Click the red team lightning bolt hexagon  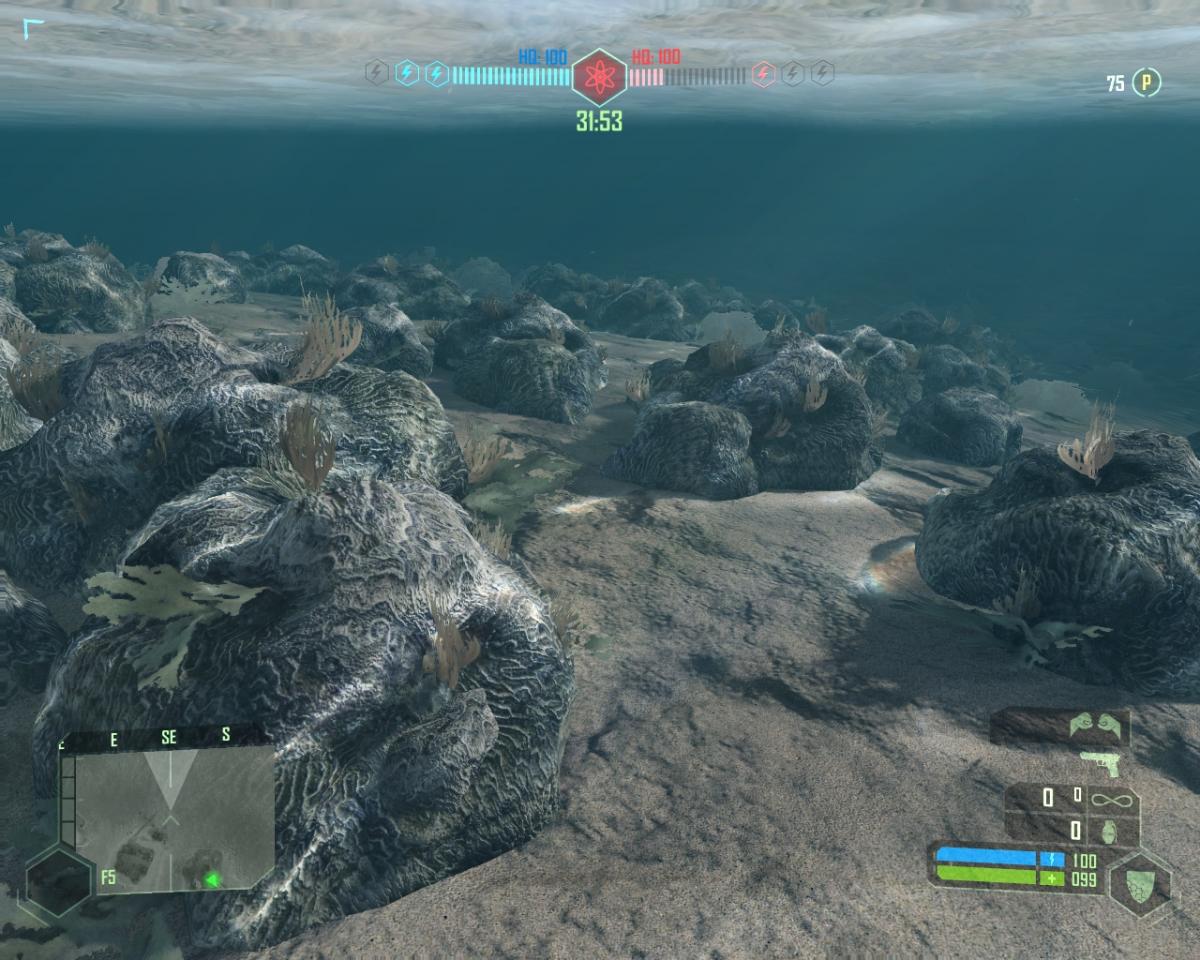(x=763, y=74)
